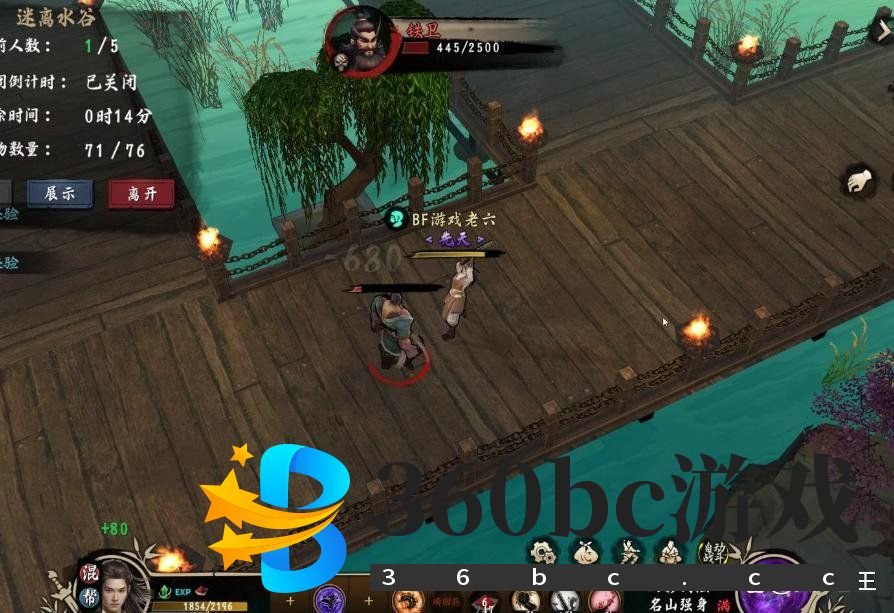894x613 pixels.
Task: Click the 帮 badge beside the portrait
Action: pos(88,597)
